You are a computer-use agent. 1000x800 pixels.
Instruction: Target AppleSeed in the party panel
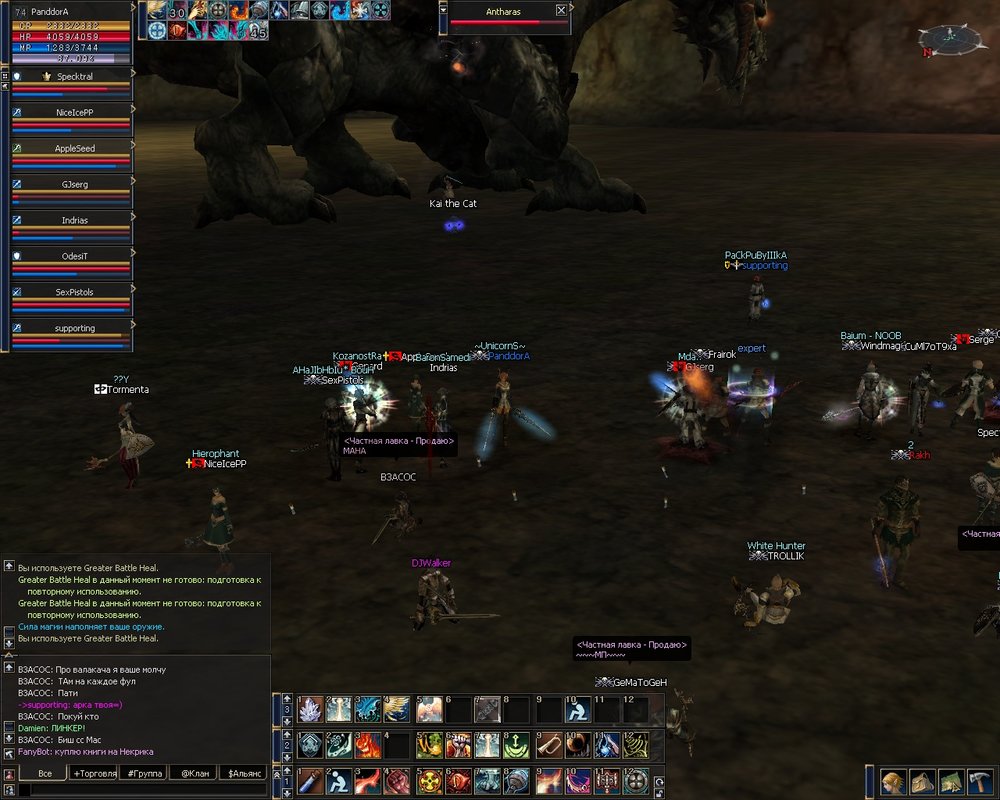(74, 148)
